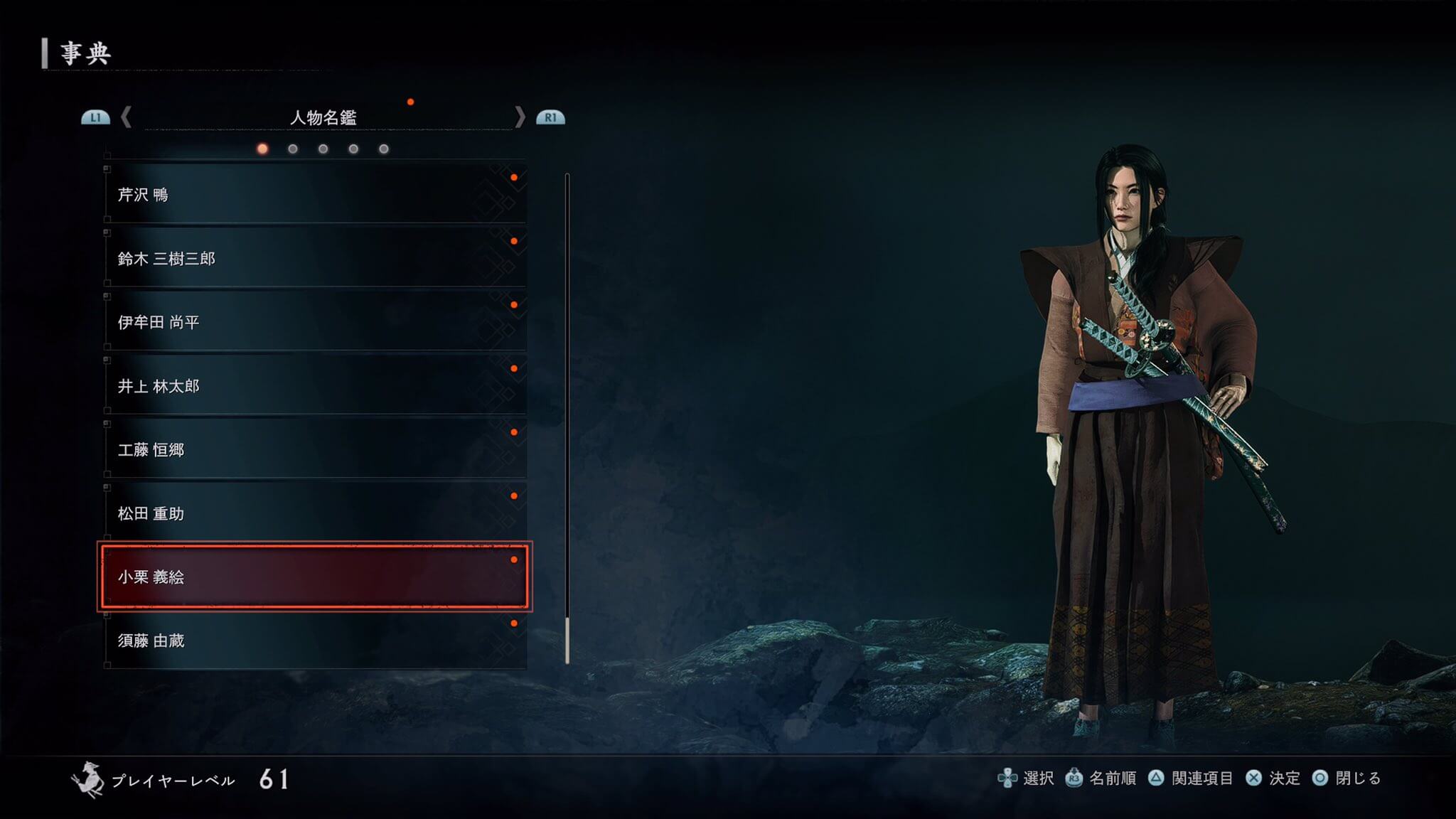This screenshot has width=1456, height=819.
Task: Select the 須藤 由蔵 entry
Action: [x=315, y=641]
